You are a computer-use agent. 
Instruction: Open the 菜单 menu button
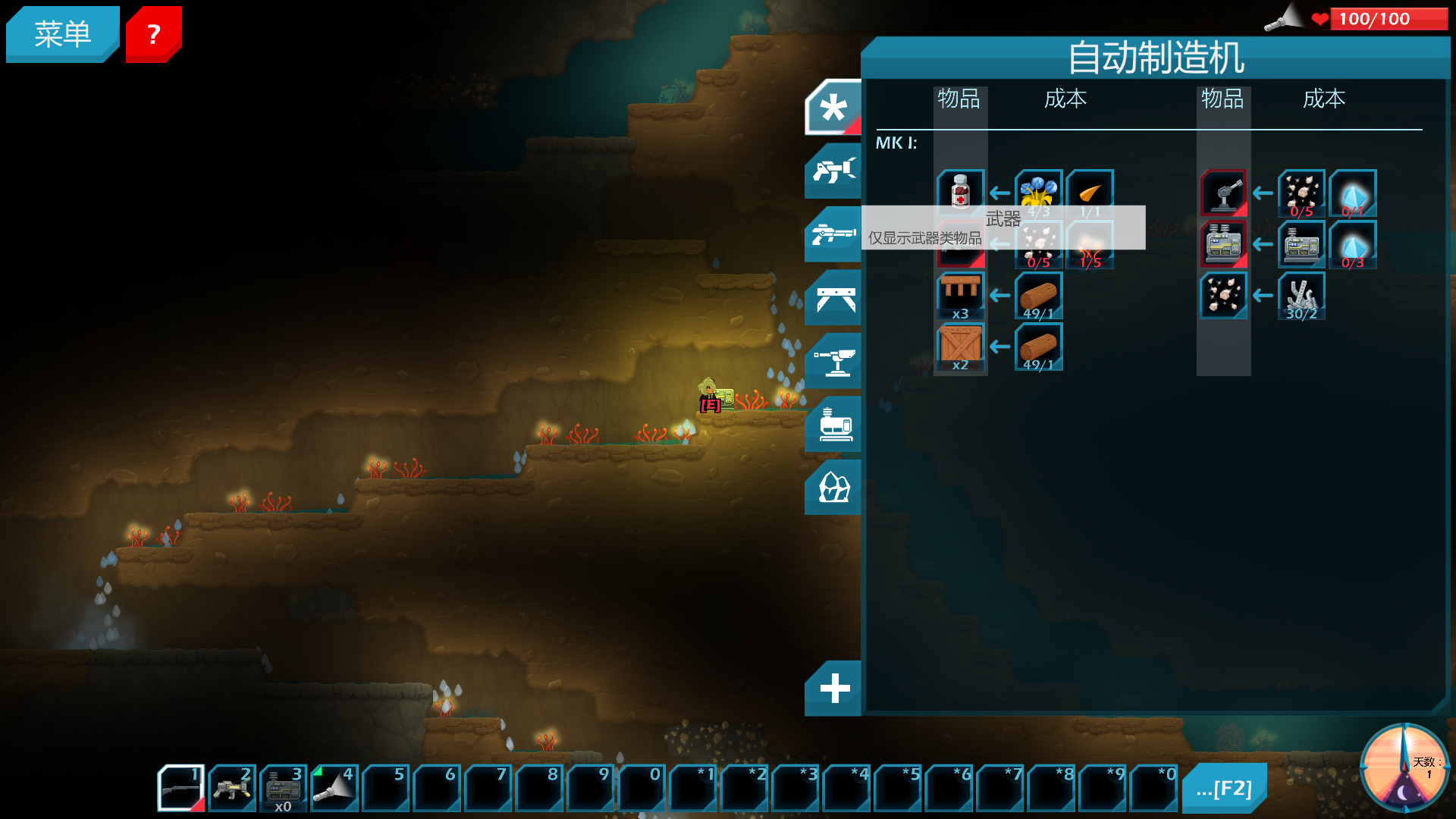(62, 34)
